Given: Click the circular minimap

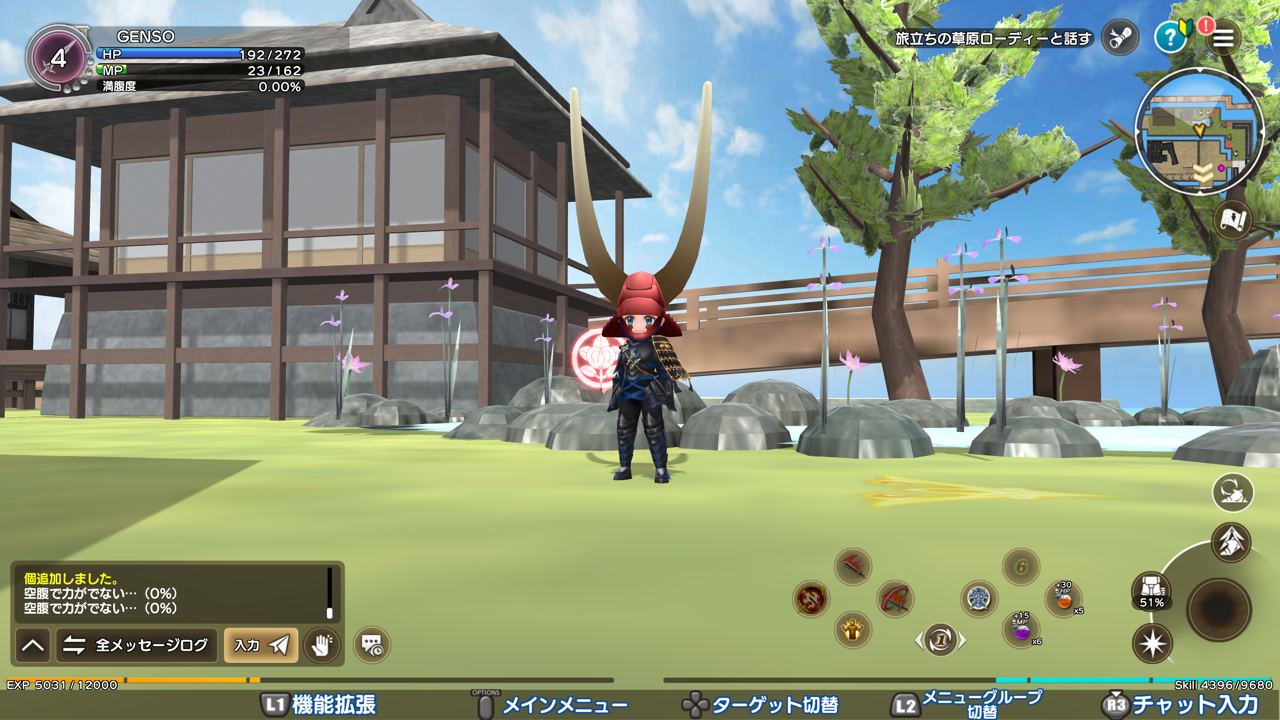Looking at the screenshot, I should pos(1199,132).
